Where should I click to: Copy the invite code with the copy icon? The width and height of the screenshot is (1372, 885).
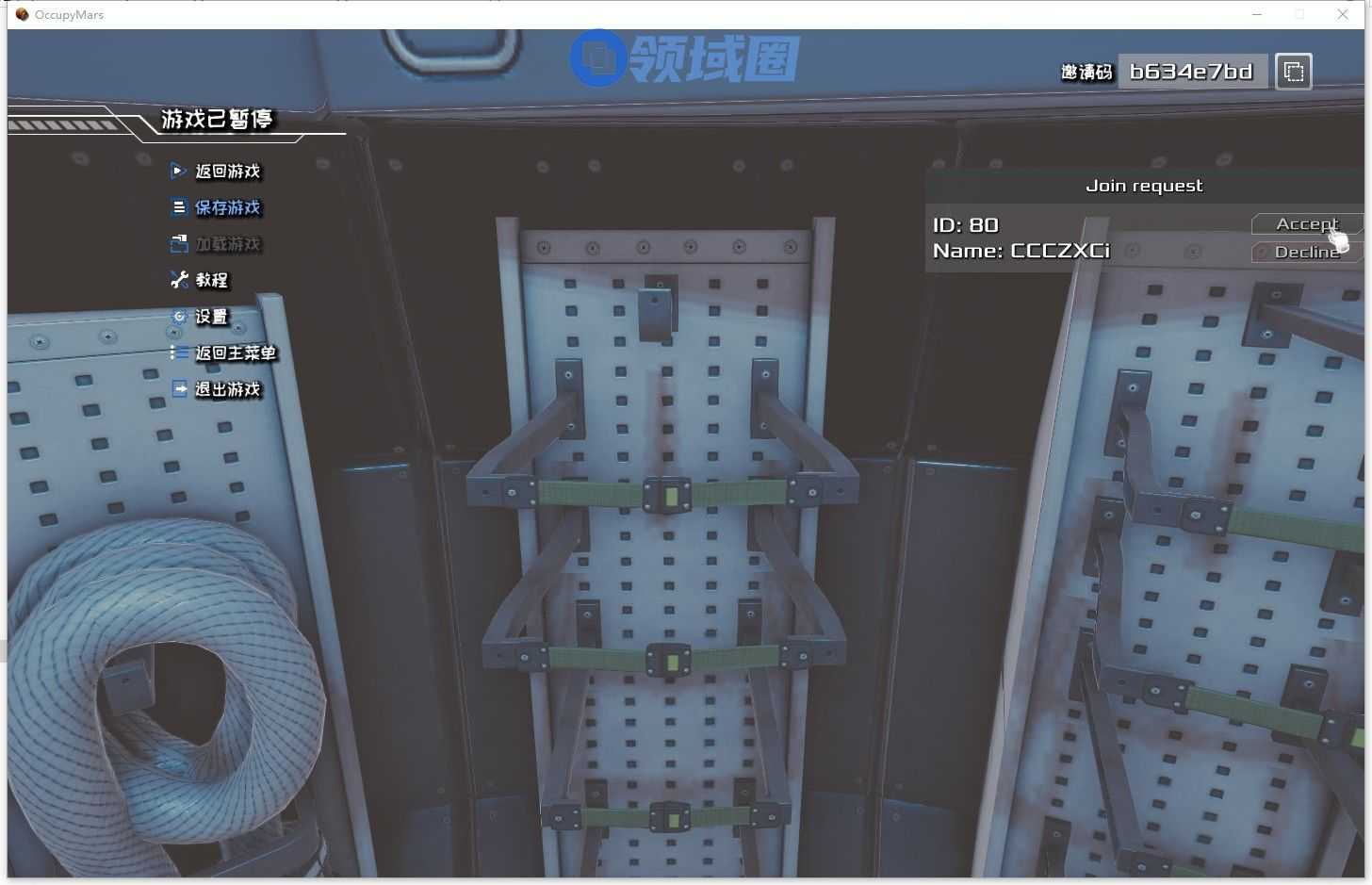click(x=1294, y=72)
